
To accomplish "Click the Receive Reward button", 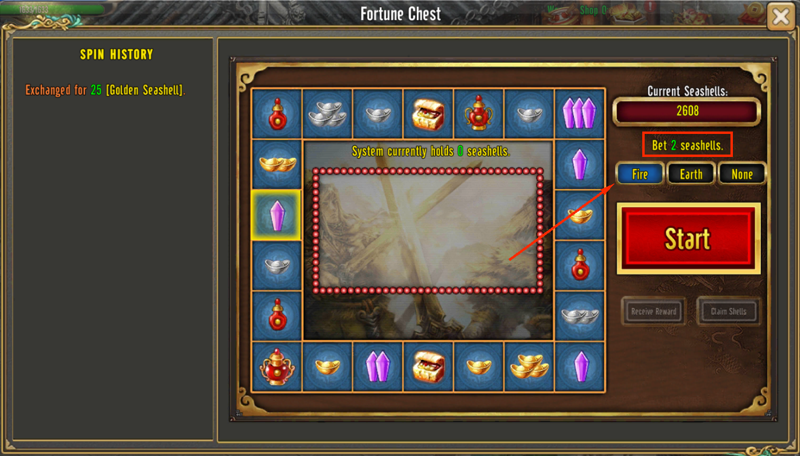I will (655, 311).
